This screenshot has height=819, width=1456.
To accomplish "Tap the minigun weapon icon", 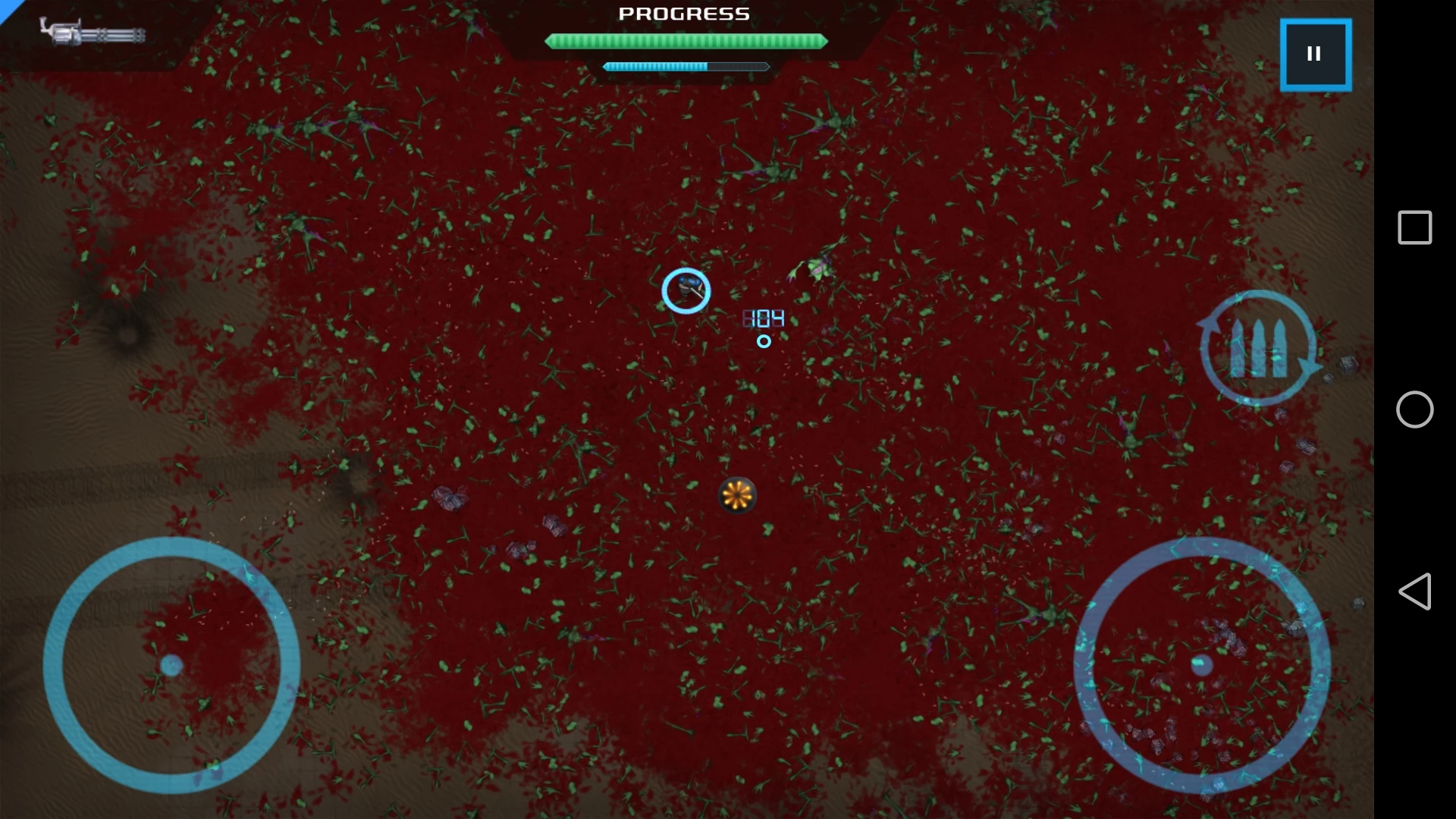I will click(x=93, y=33).
